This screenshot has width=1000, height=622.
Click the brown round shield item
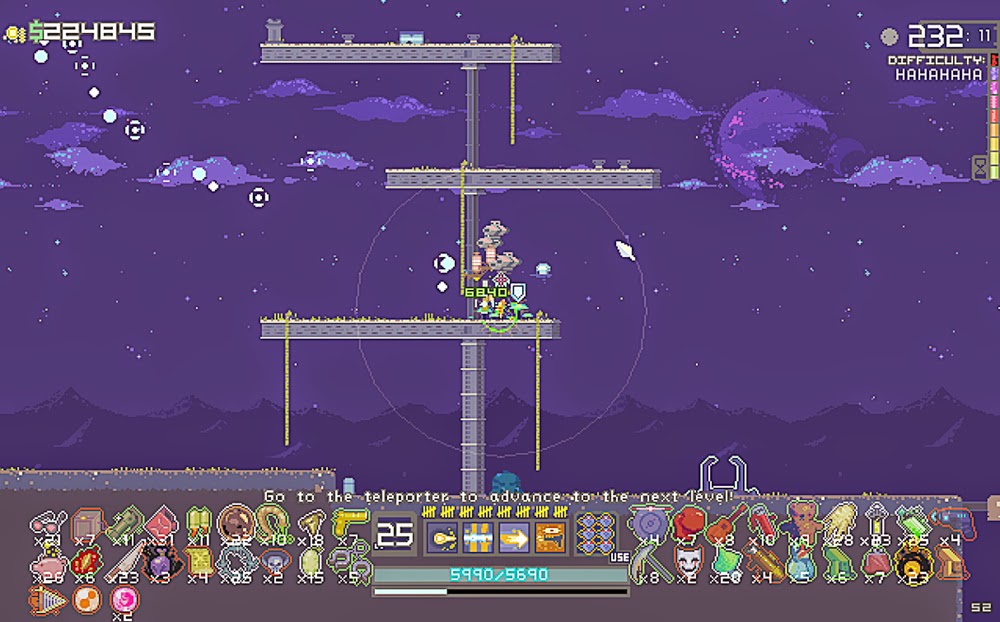[236, 521]
